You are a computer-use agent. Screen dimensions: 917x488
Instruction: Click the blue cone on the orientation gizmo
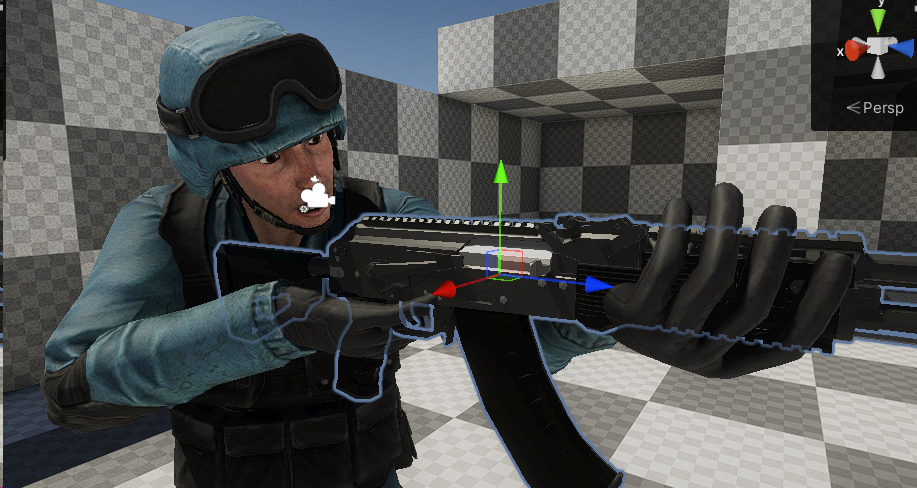coord(902,46)
